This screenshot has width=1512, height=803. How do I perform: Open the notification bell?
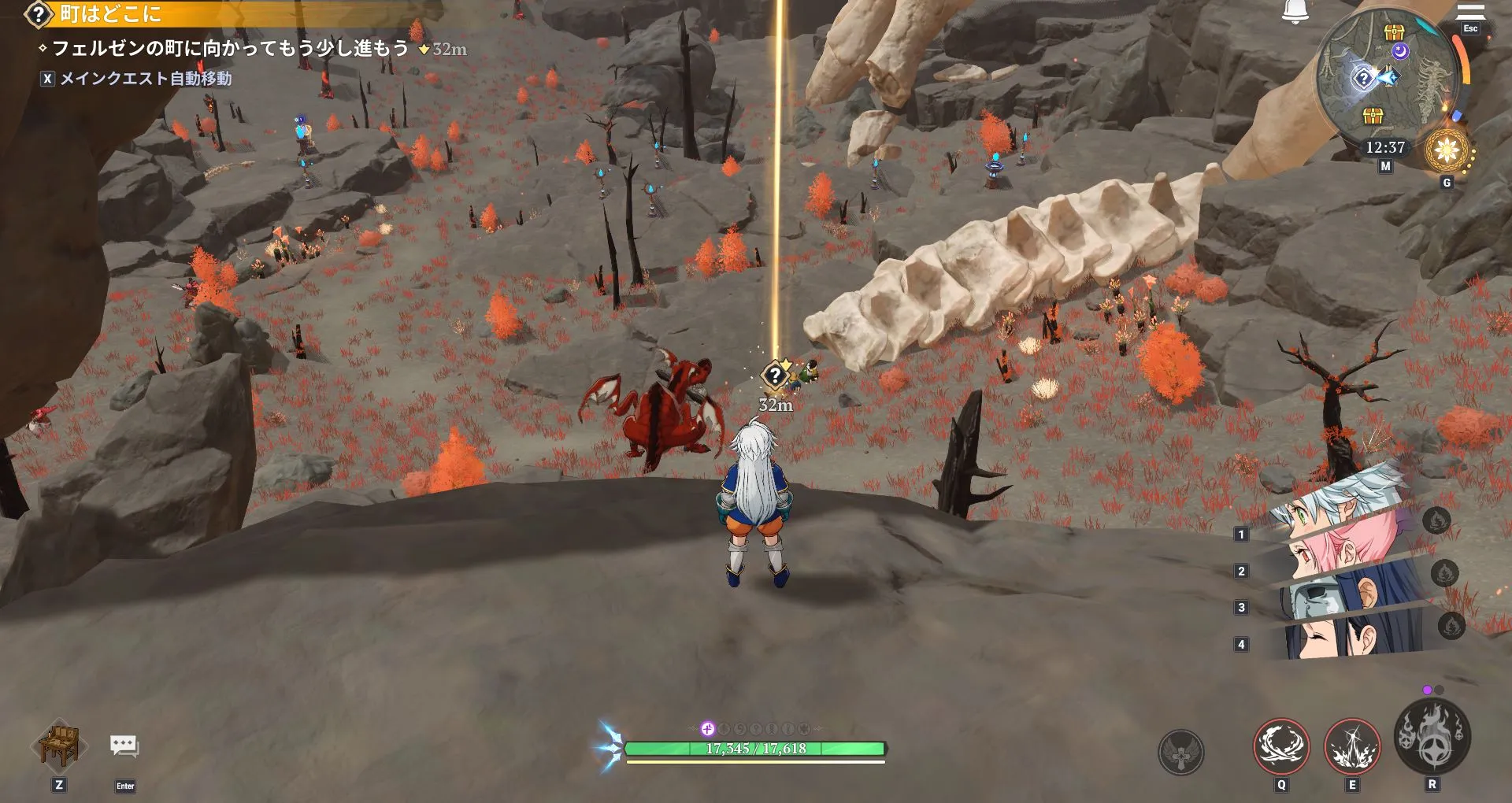(x=1295, y=11)
